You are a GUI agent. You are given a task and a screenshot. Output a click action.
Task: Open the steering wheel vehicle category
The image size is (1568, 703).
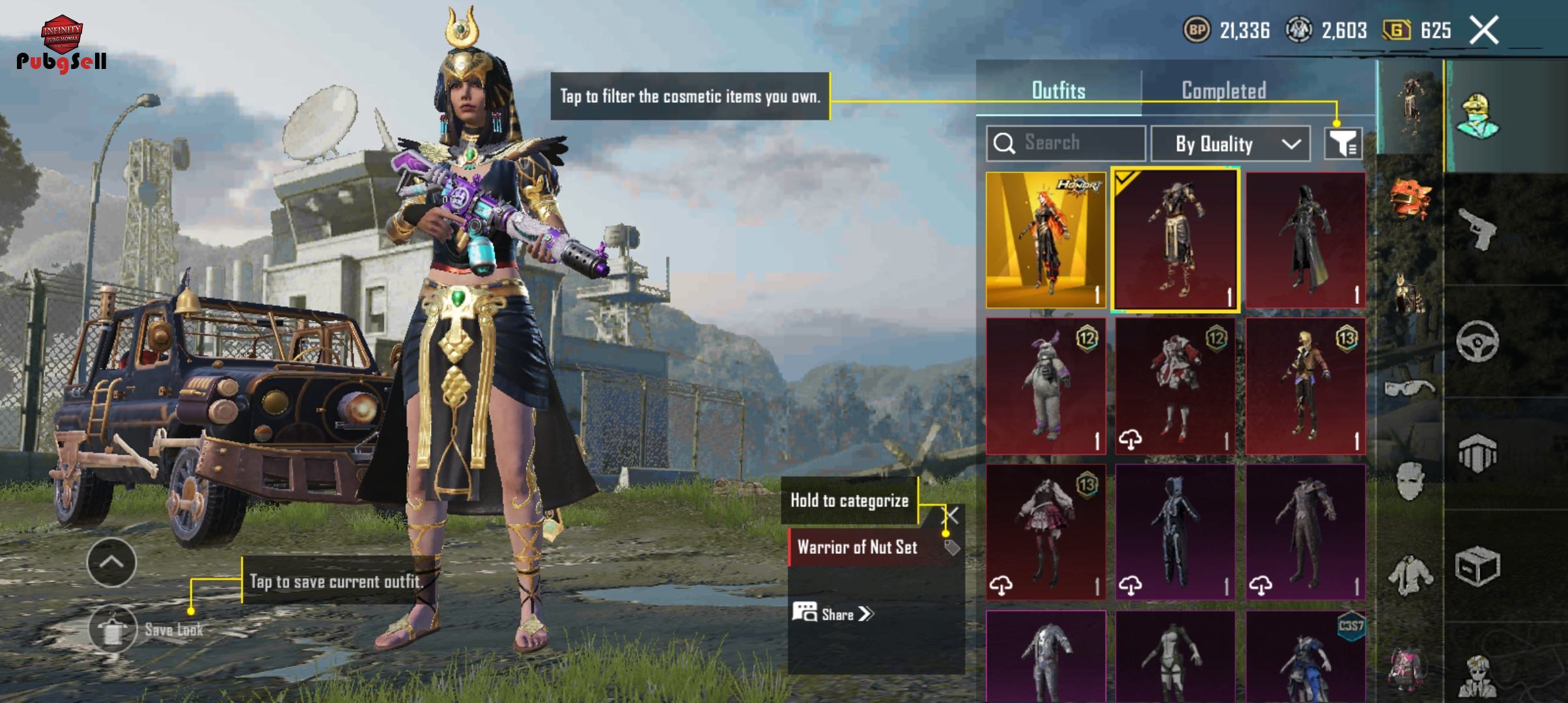[x=1477, y=341]
